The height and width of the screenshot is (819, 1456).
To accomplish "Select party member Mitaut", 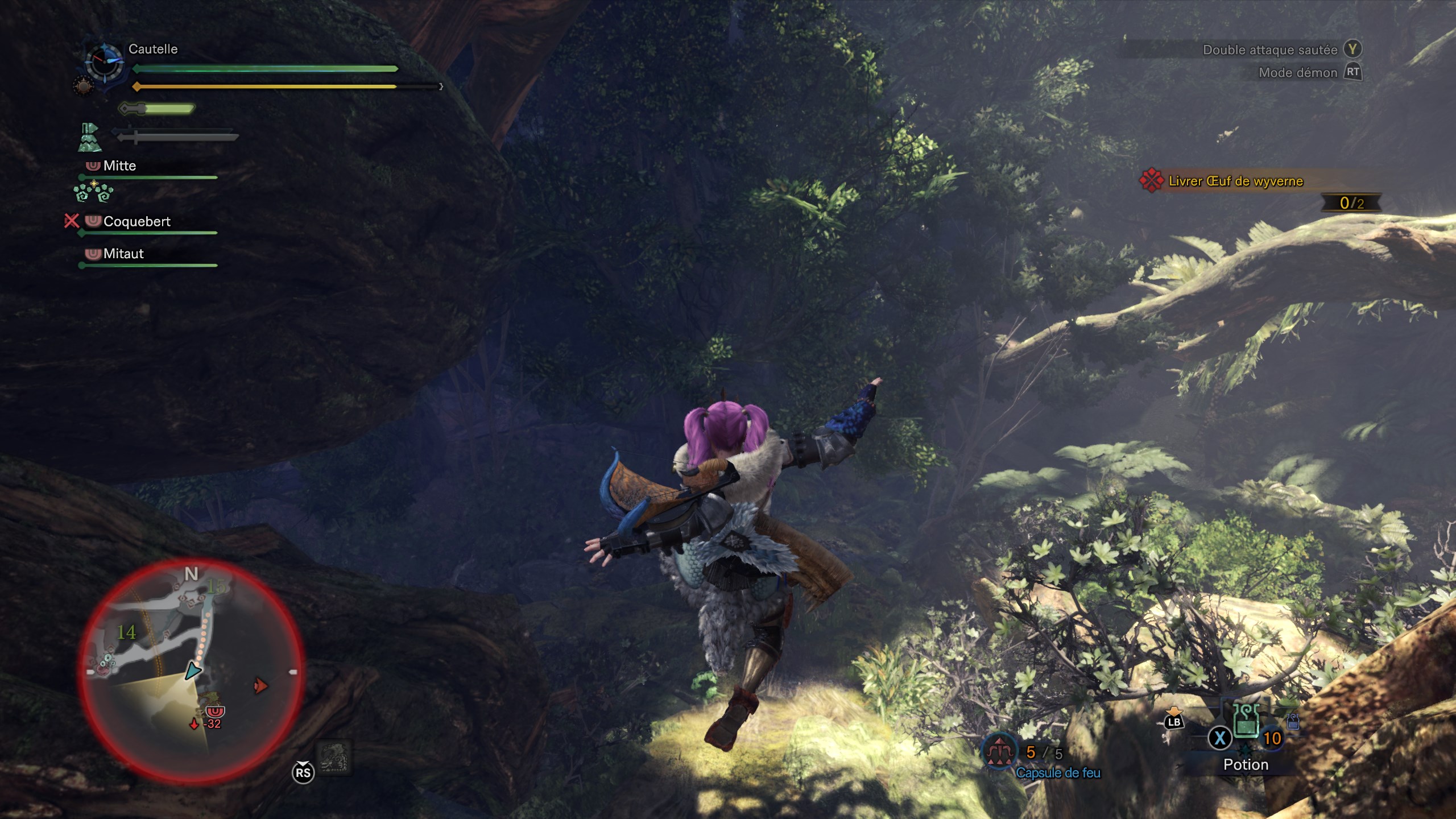I will click(123, 254).
